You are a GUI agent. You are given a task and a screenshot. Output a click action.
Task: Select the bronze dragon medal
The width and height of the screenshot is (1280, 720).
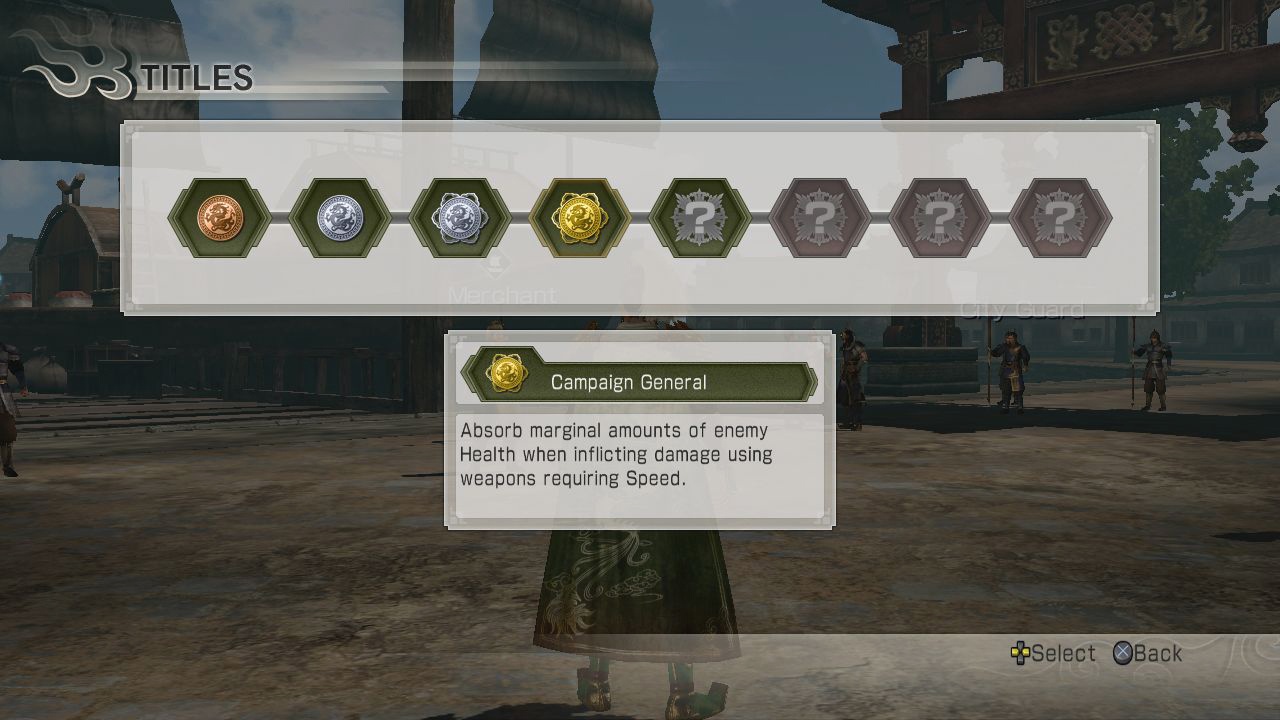point(220,218)
